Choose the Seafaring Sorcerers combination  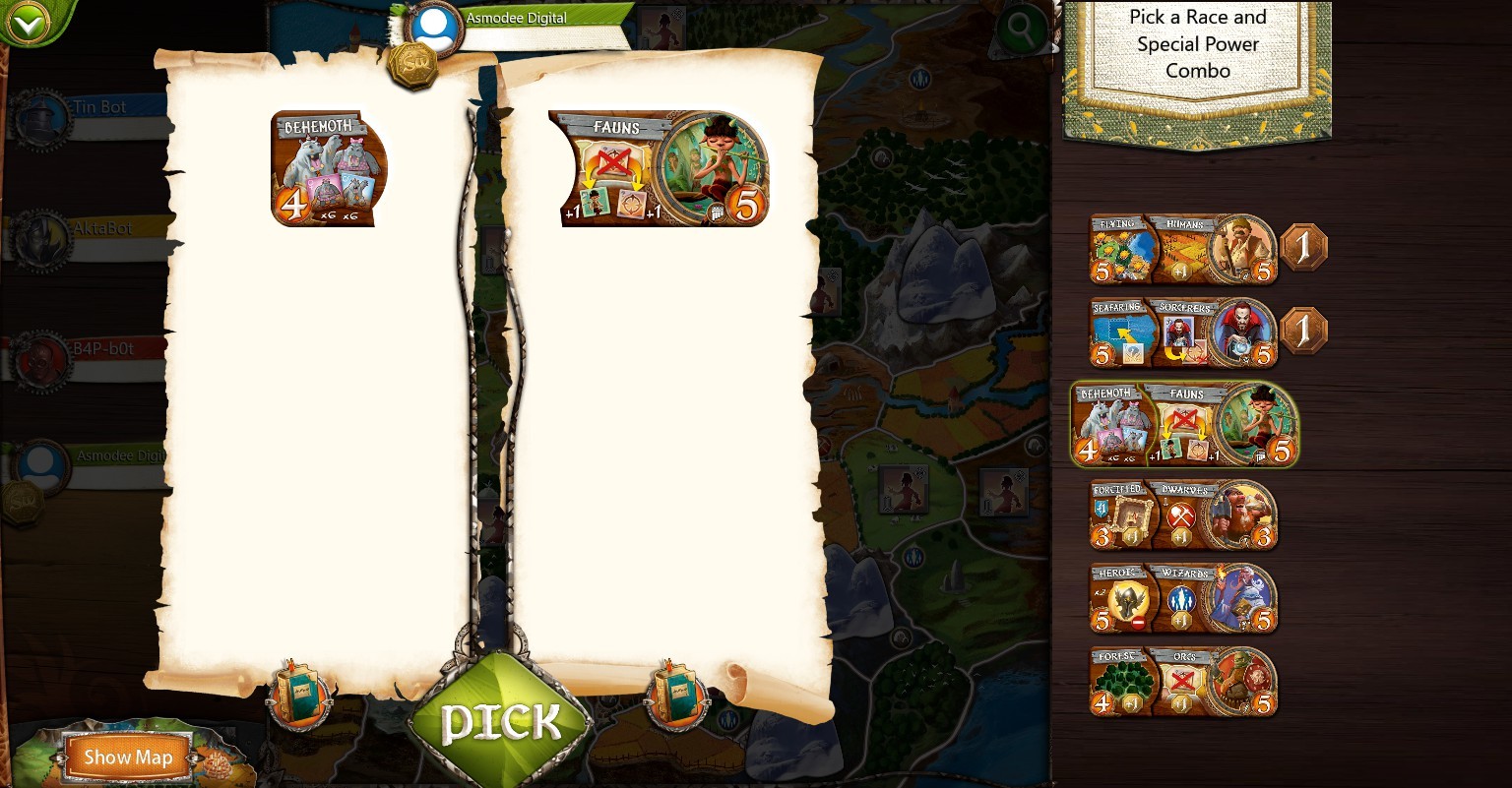click(x=1181, y=332)
